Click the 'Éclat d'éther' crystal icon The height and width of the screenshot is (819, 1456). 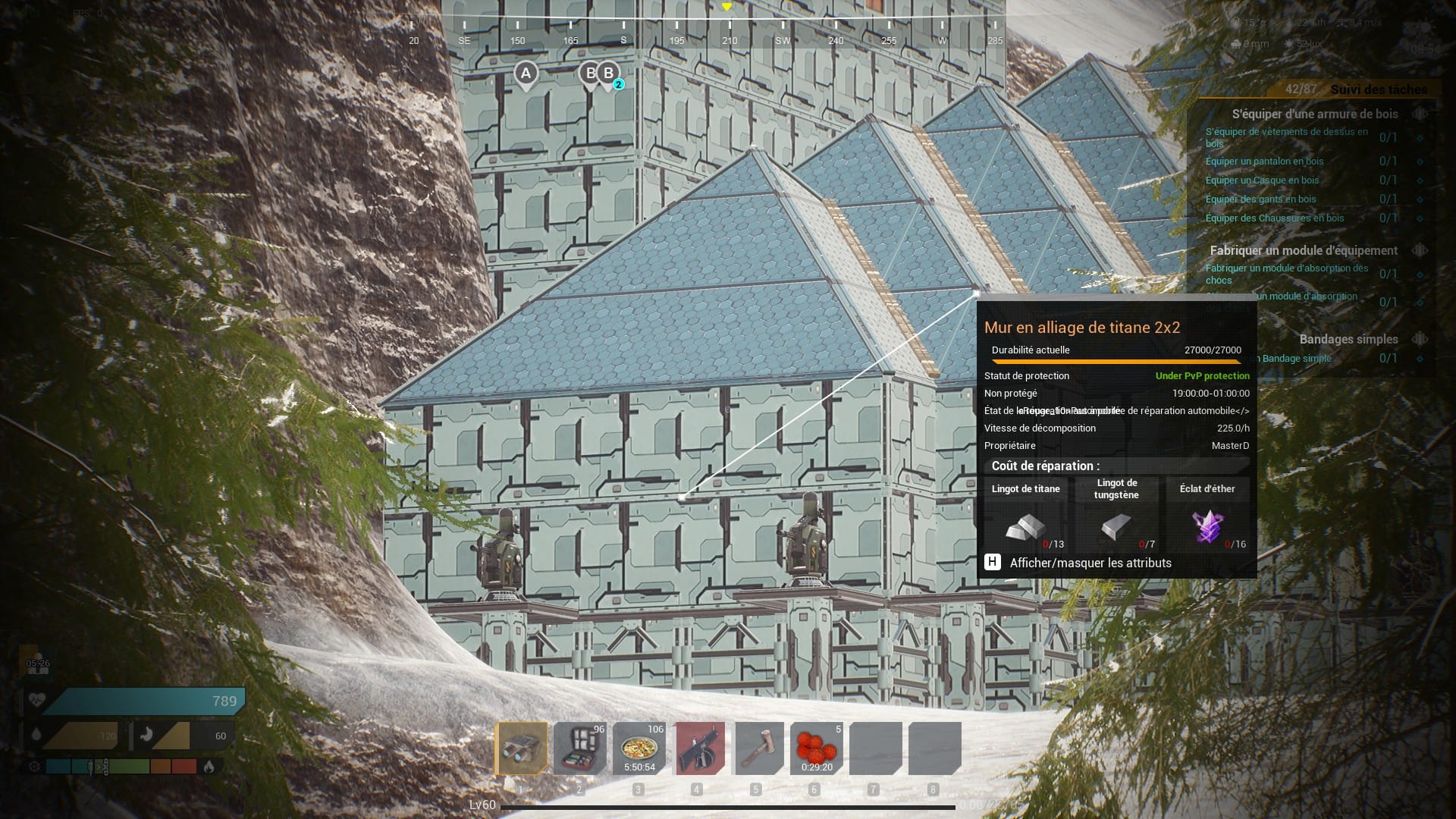point(1207,526)
